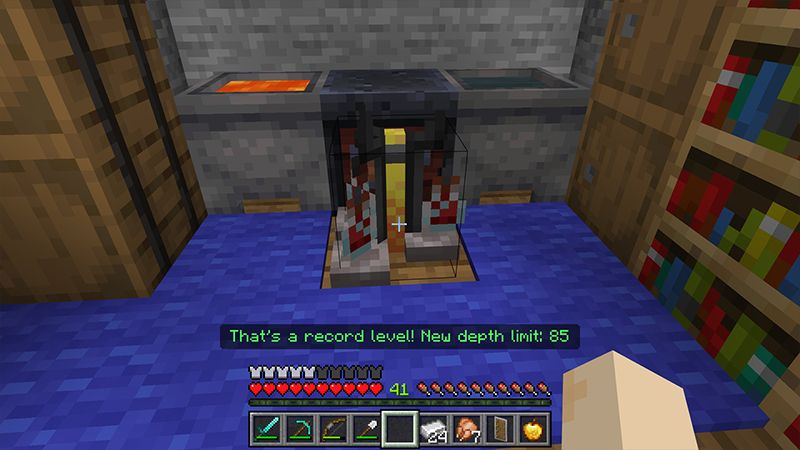Select the diamond sword hotbar slot

[x=265, y=429]
